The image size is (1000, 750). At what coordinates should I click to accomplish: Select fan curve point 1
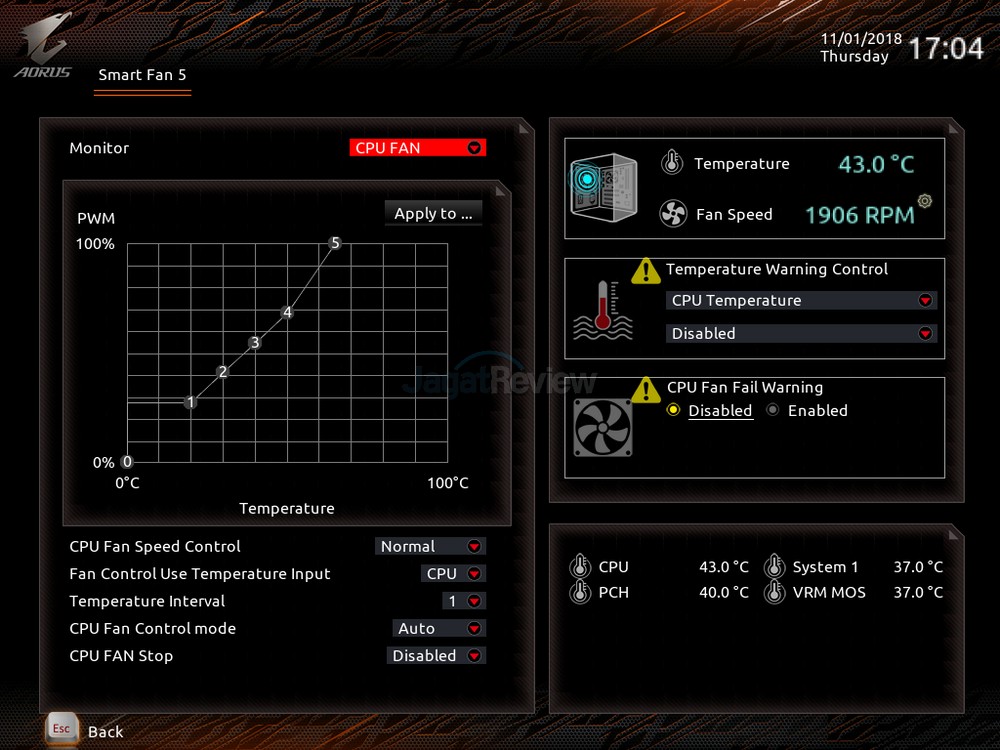(x=191, y=402)
